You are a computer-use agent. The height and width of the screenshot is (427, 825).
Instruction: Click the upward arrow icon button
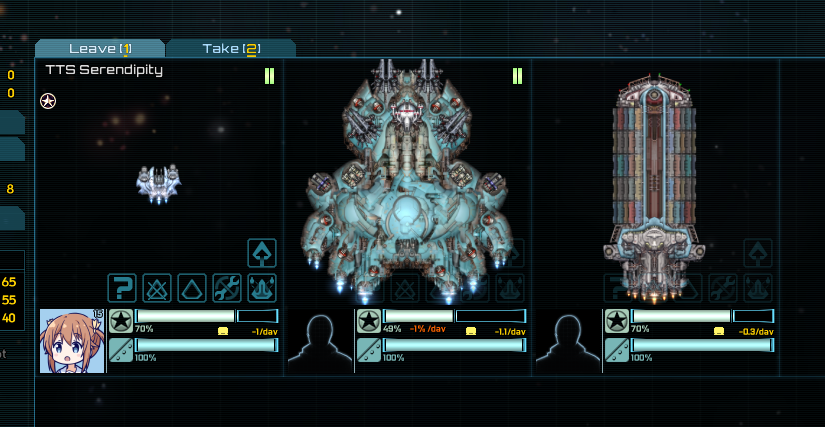click(262, 254)
